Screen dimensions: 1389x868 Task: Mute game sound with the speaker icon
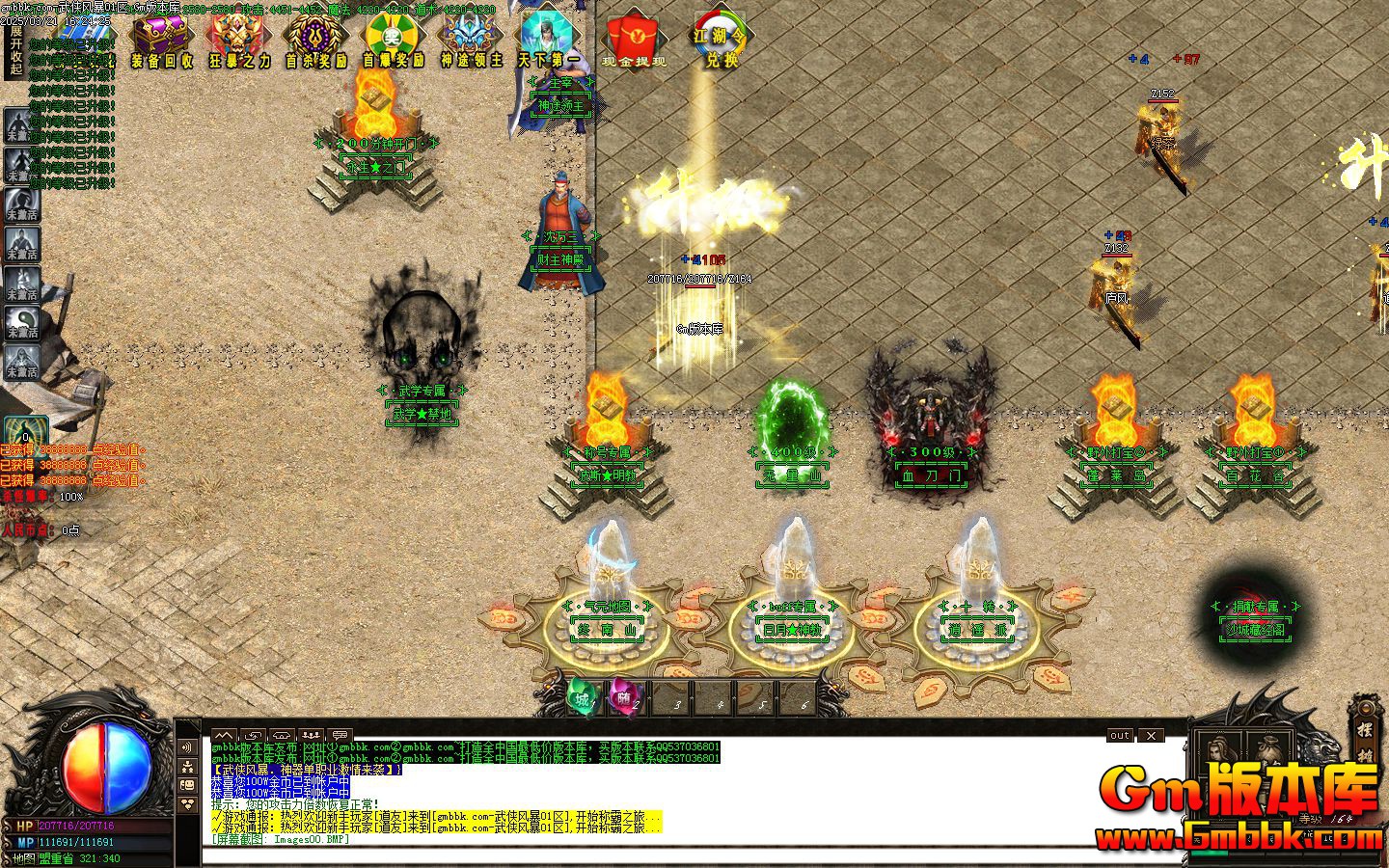tap(187, 747)
